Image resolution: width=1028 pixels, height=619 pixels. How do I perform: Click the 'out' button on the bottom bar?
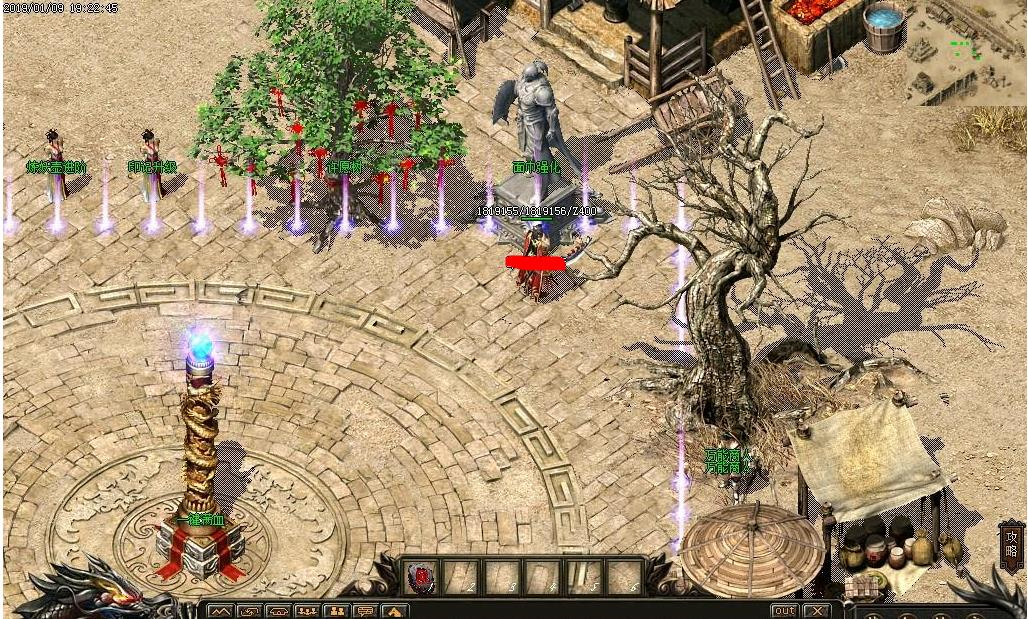[784, 610]
